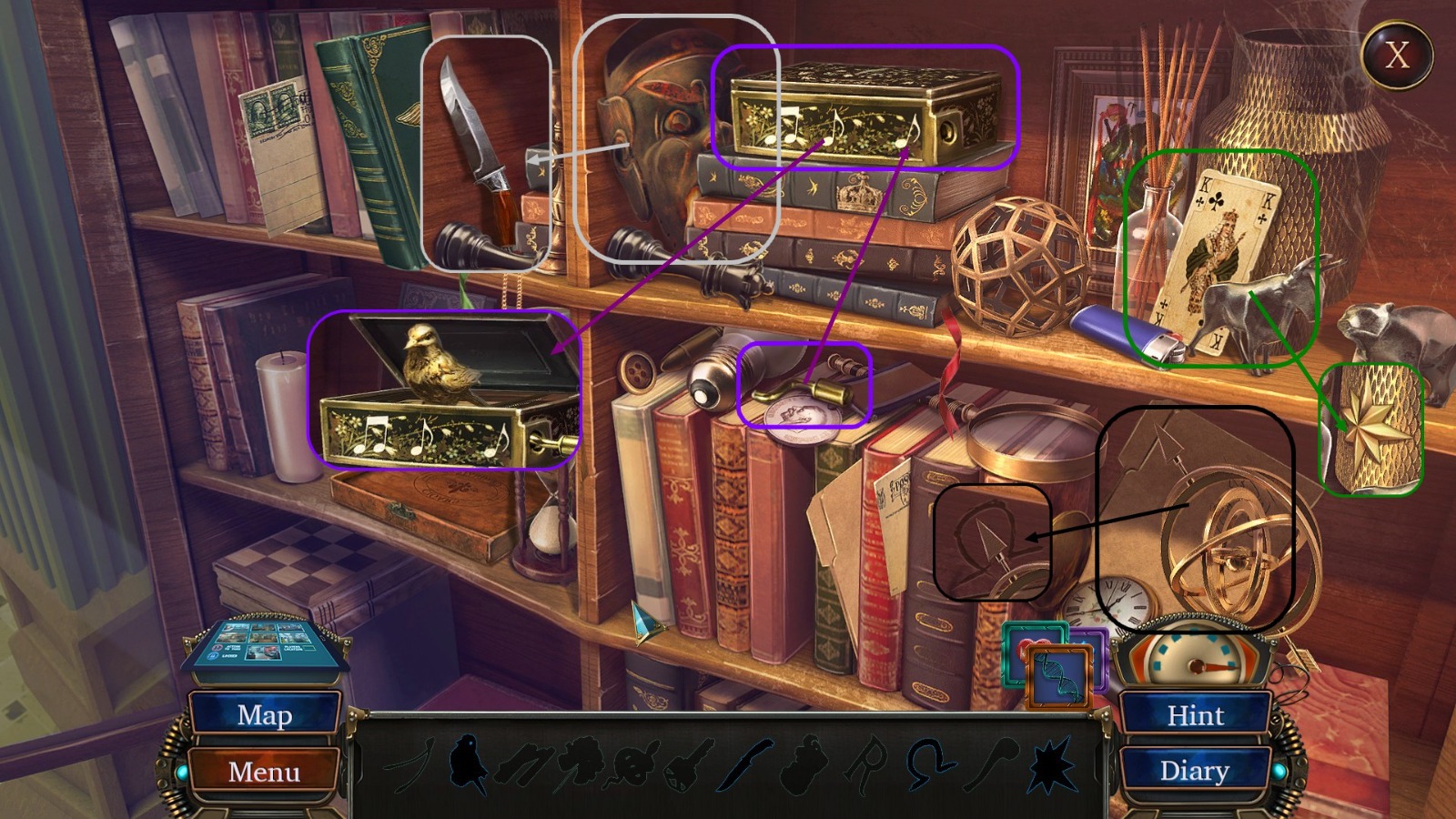The width and height of the screenshot is (1456, 819).
Task: Select the pouch silhouette in the objects bar
Action: click(x=801, y=764)
